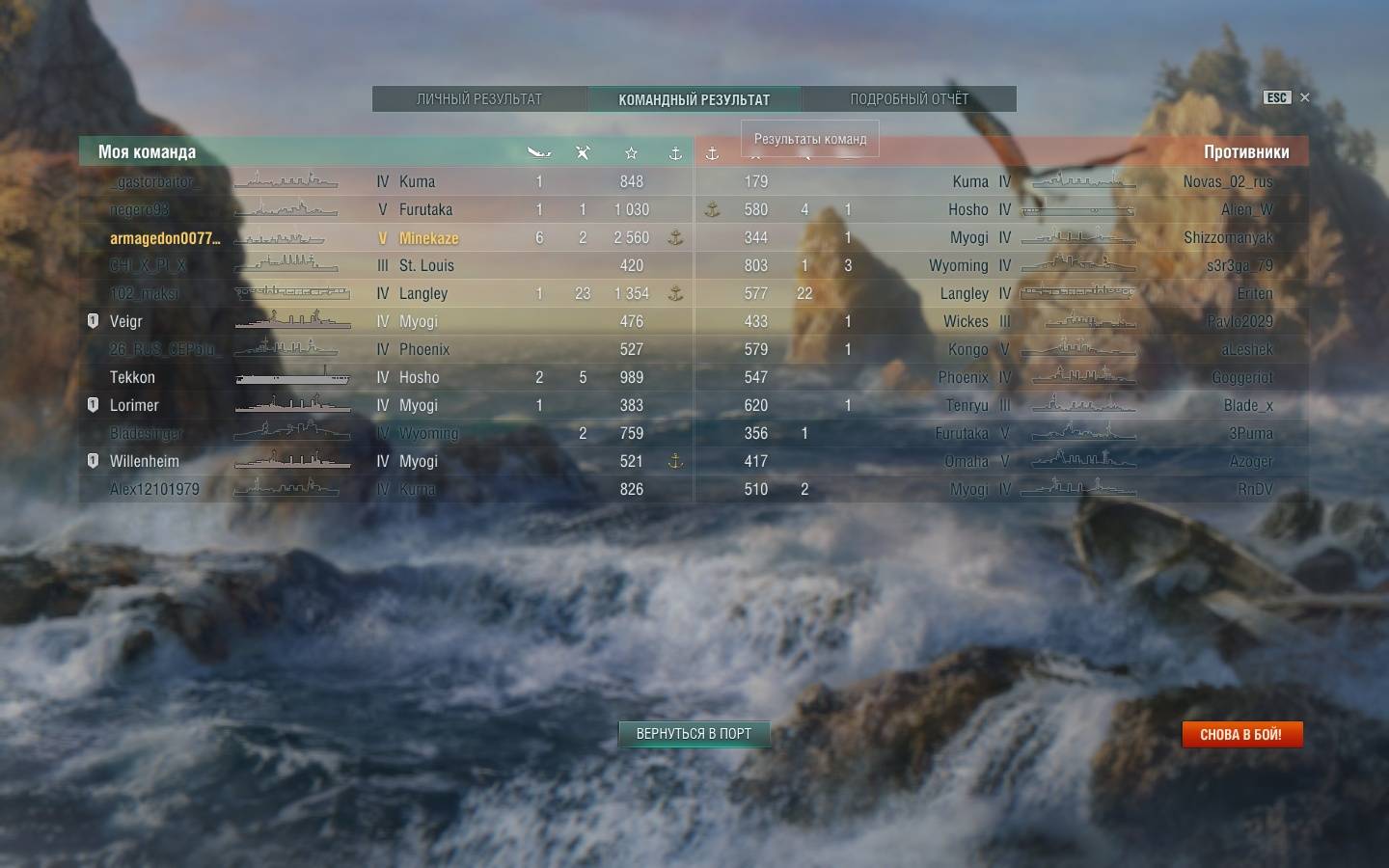This screenshot has height=868, width=1389.
Task: Select 102_maksi's Langley row
Action: coord(386,293)
